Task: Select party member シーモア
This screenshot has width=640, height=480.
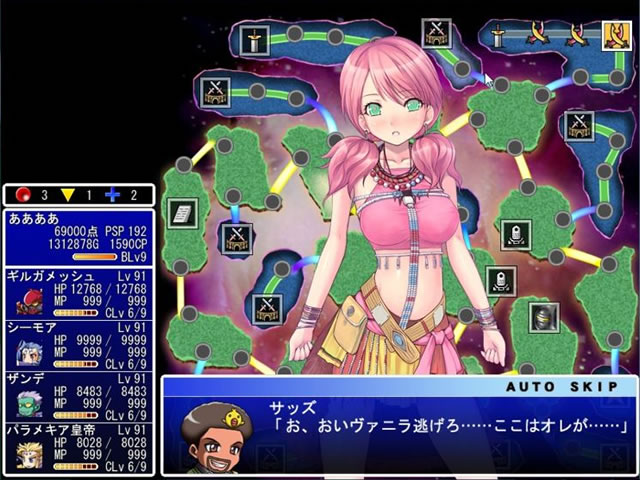Action: pos(78,345)
